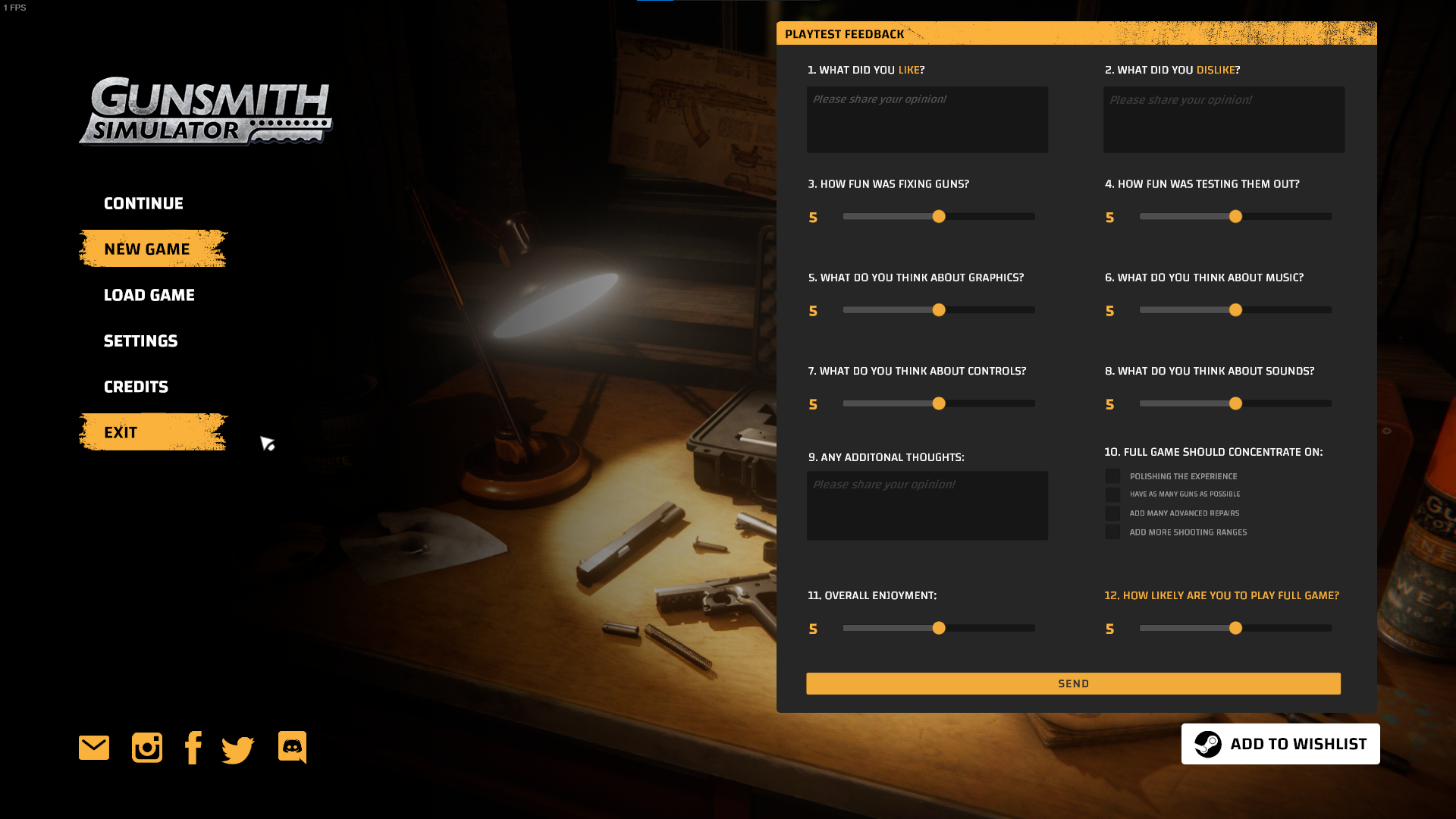Open the Twitter icon
Viewport: 1456px width, 819px height.
pos(237,747)
